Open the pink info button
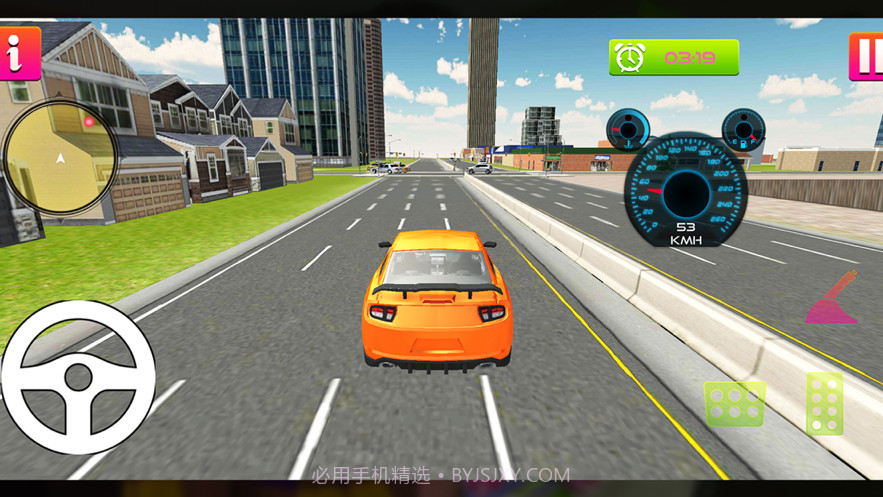This screenshot has width=883, height=497. point(18,54)
